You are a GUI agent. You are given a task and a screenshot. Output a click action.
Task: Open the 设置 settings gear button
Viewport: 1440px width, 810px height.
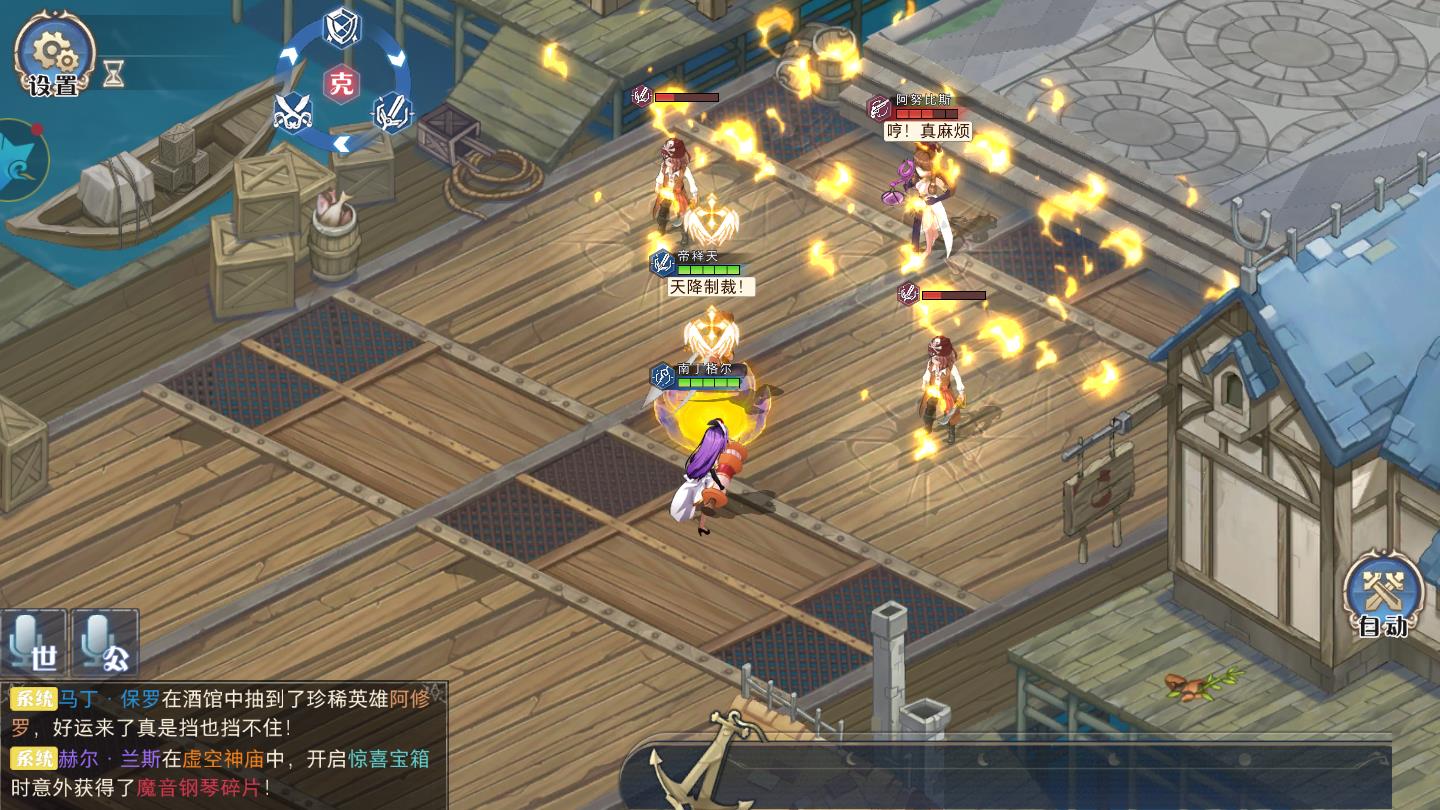point(54,55)
